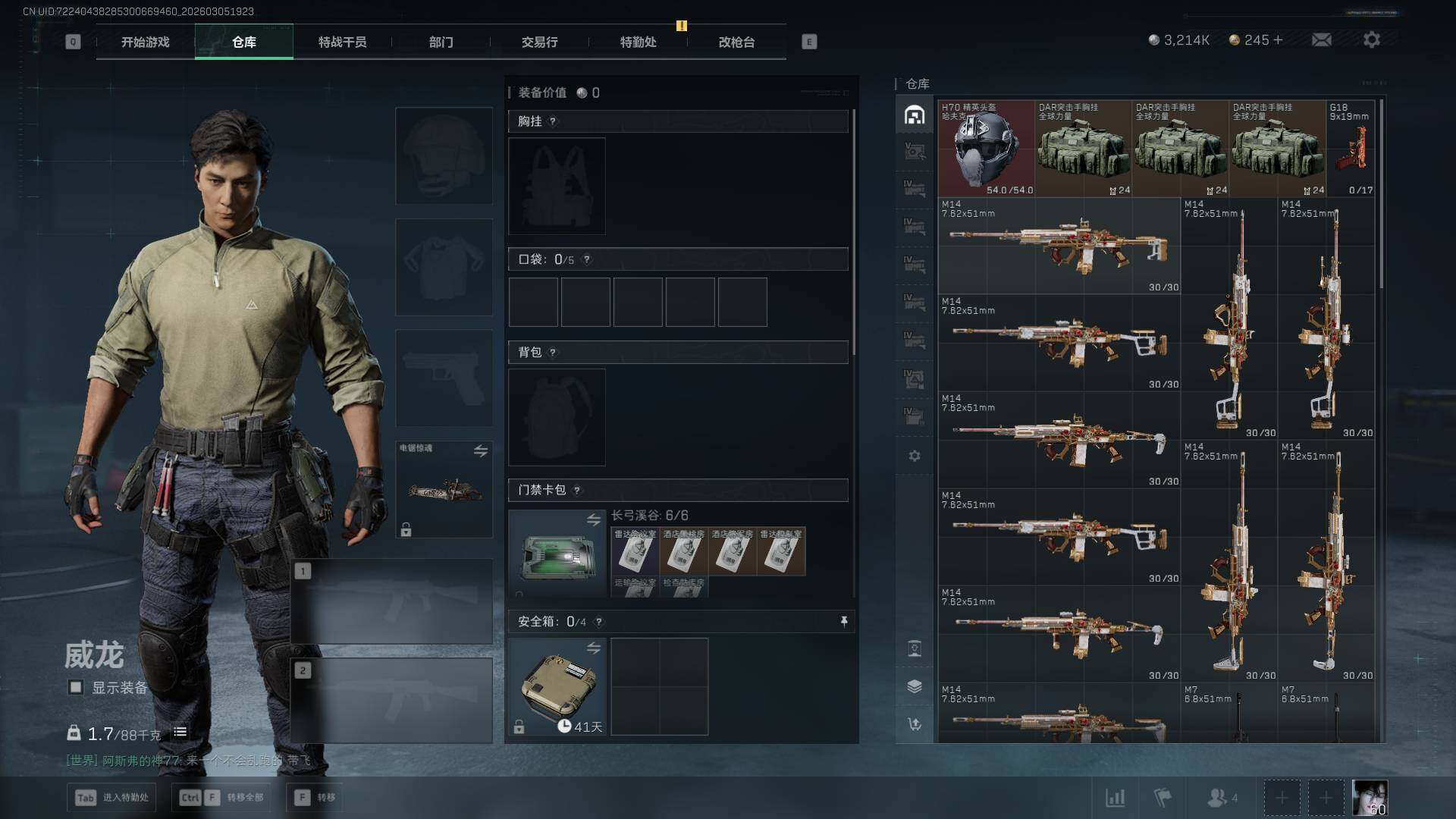The image size is (1456, 819).
Task: Click the 转移全部 transfer all button
Action: pos(221,797)
